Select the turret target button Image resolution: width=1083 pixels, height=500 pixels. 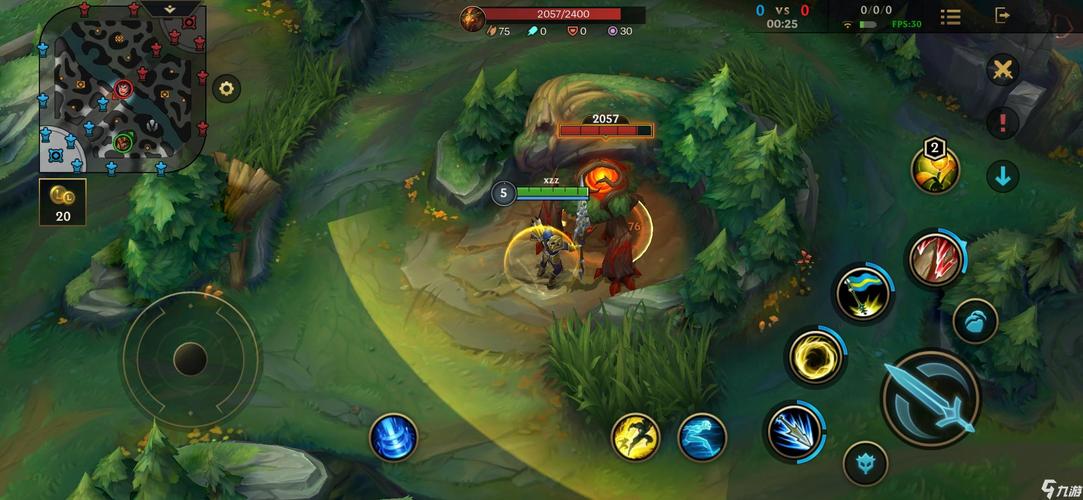(x=865, y=463)
